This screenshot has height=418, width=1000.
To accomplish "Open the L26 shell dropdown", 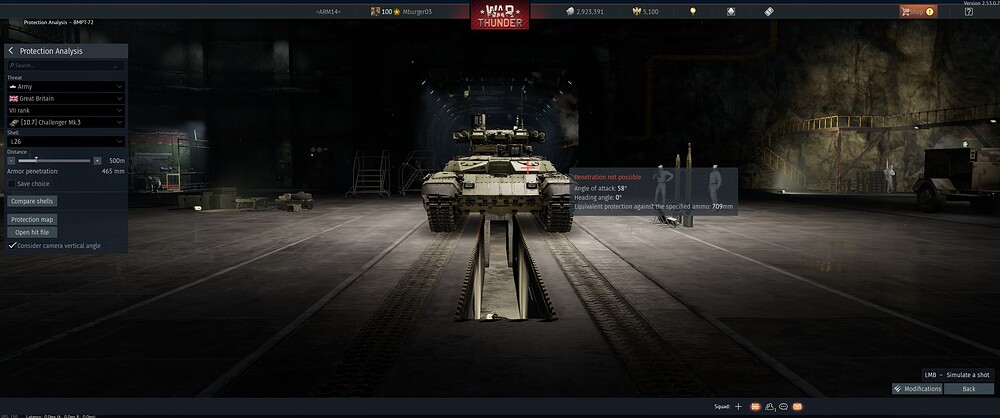I will (x=66, y=142).
